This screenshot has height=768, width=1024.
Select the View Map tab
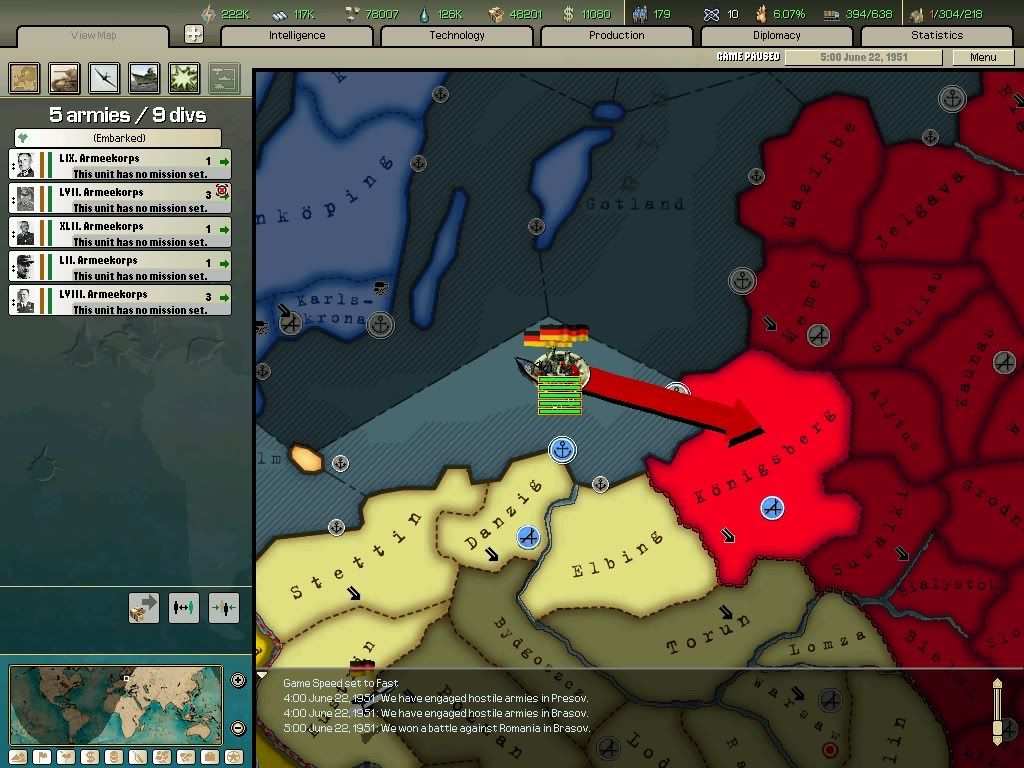[x=94, y=36]
